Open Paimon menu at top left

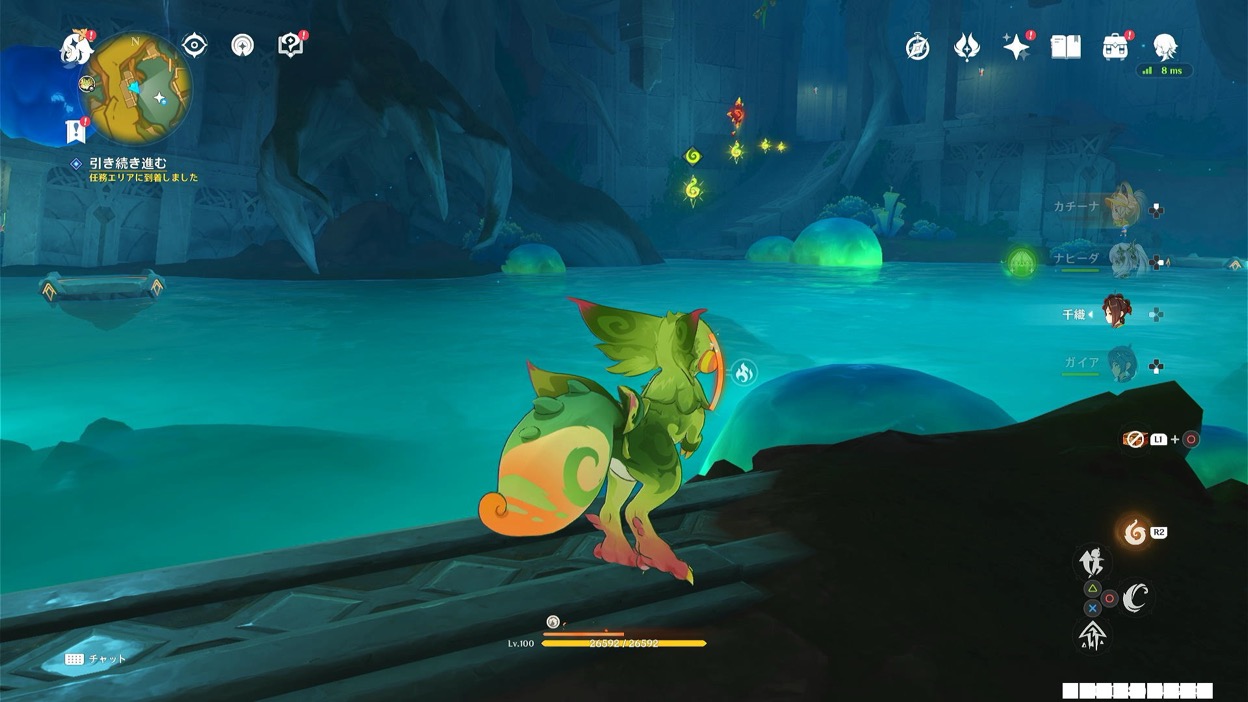point(76,48)
